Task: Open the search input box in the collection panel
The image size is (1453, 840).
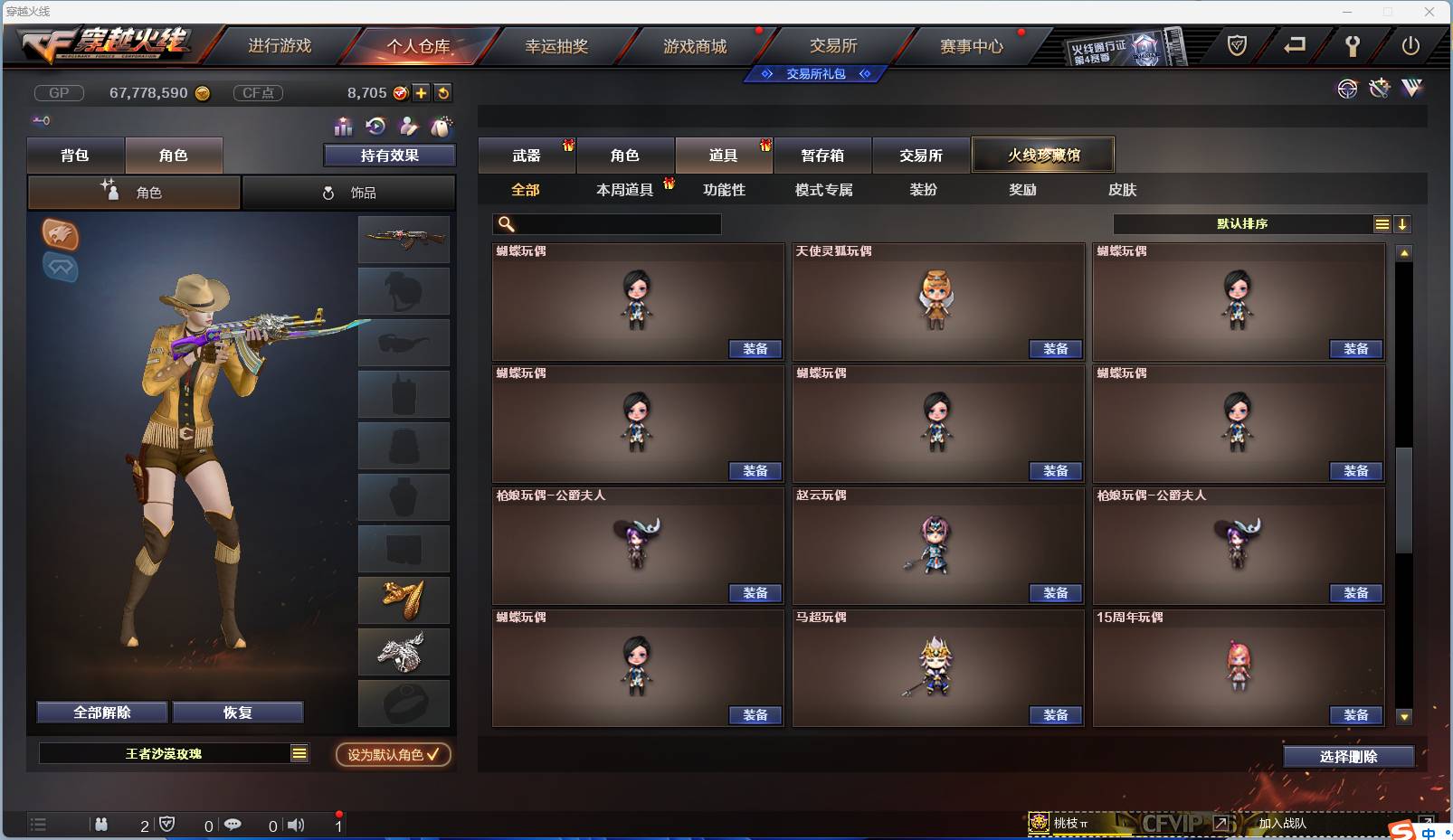Action: [608, 223]
